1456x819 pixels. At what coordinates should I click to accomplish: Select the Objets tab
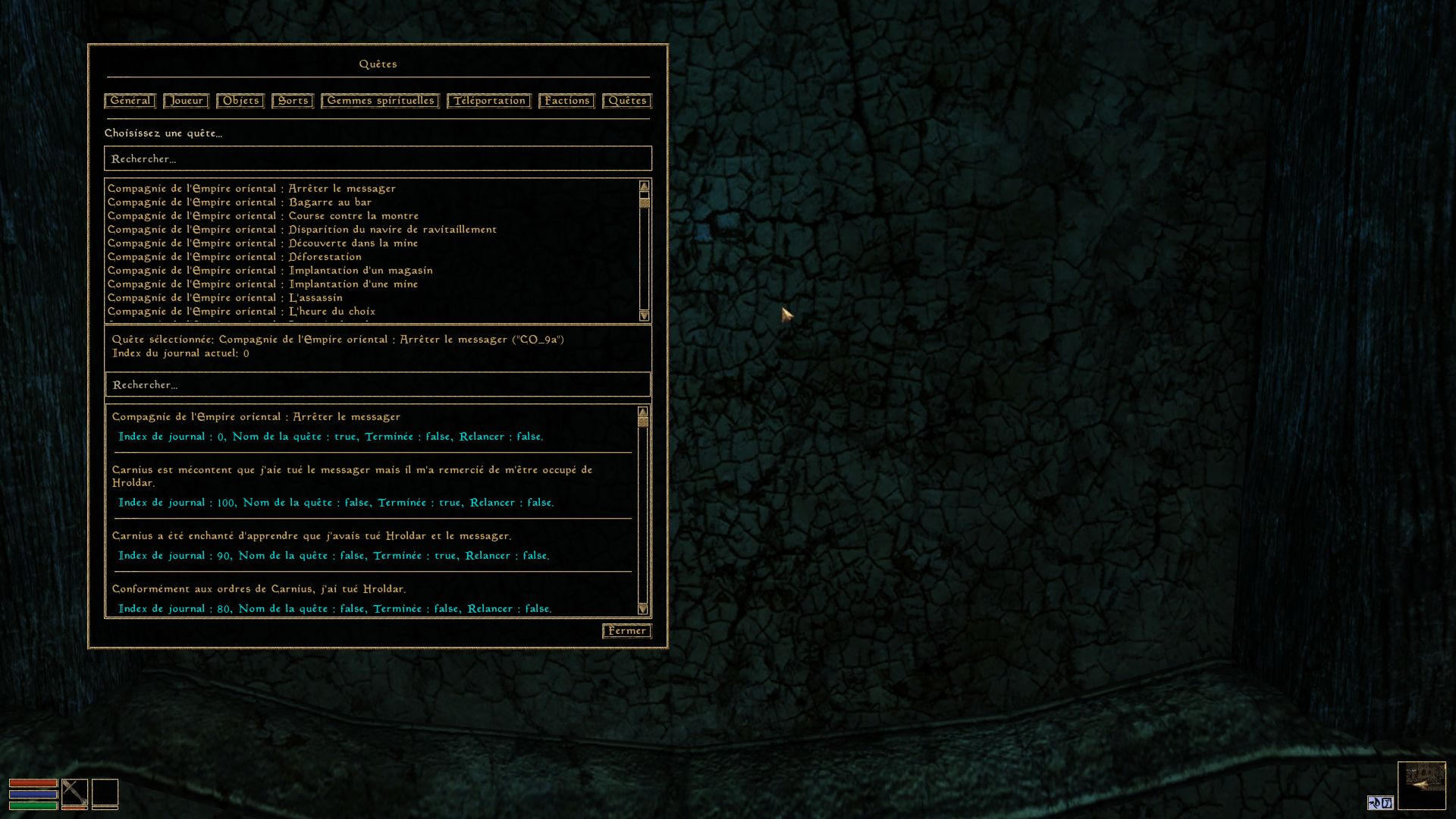(240, 101)
